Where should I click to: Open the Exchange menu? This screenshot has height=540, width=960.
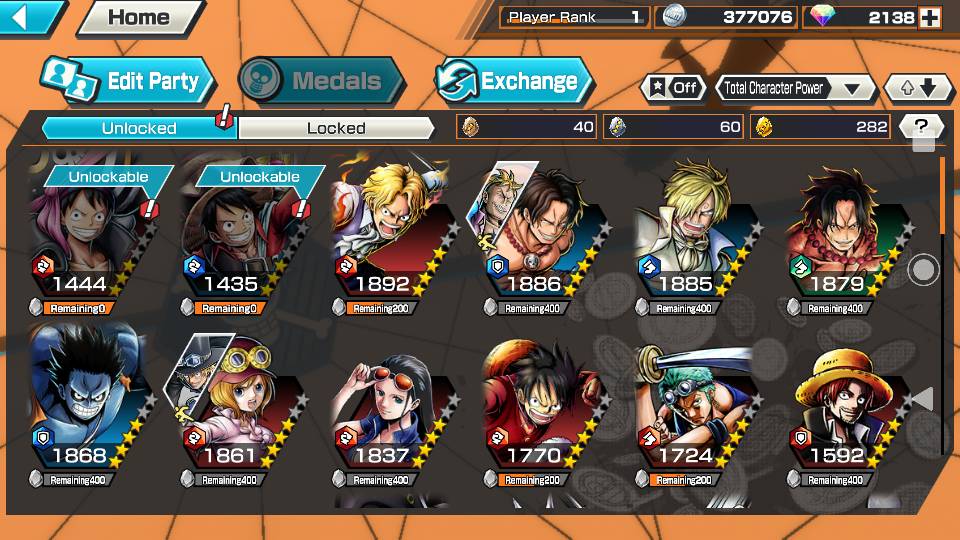[x=514, y=81]
